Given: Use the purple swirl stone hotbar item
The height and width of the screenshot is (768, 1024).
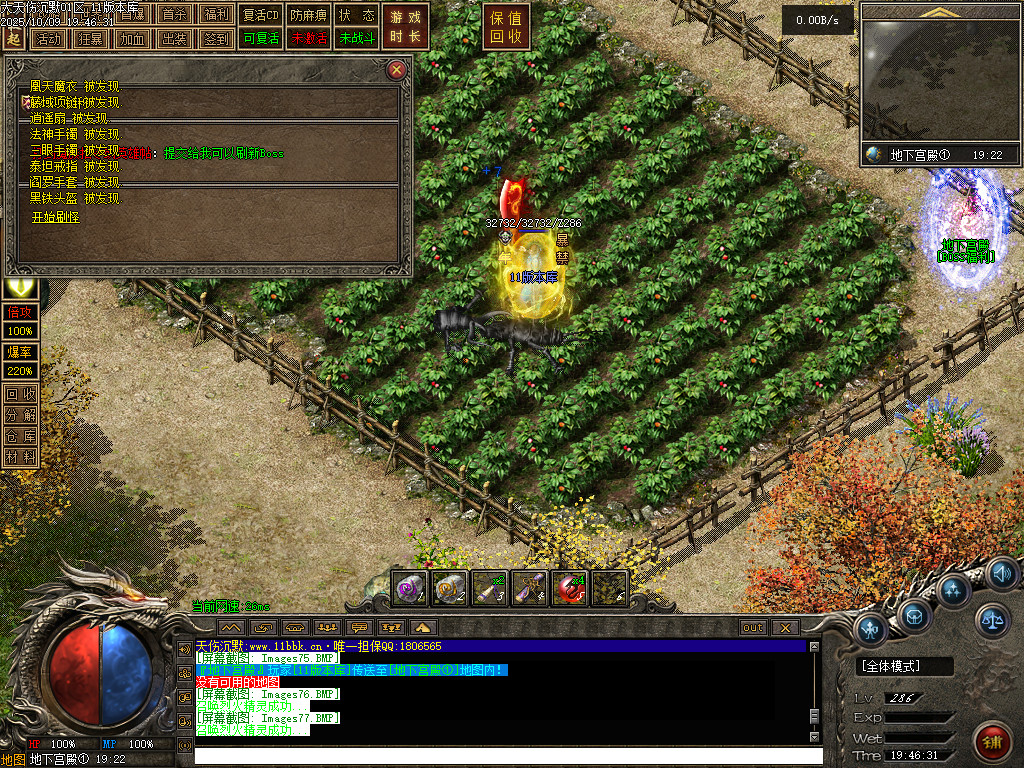Looking at the screenshot, I should click(411, 588).
